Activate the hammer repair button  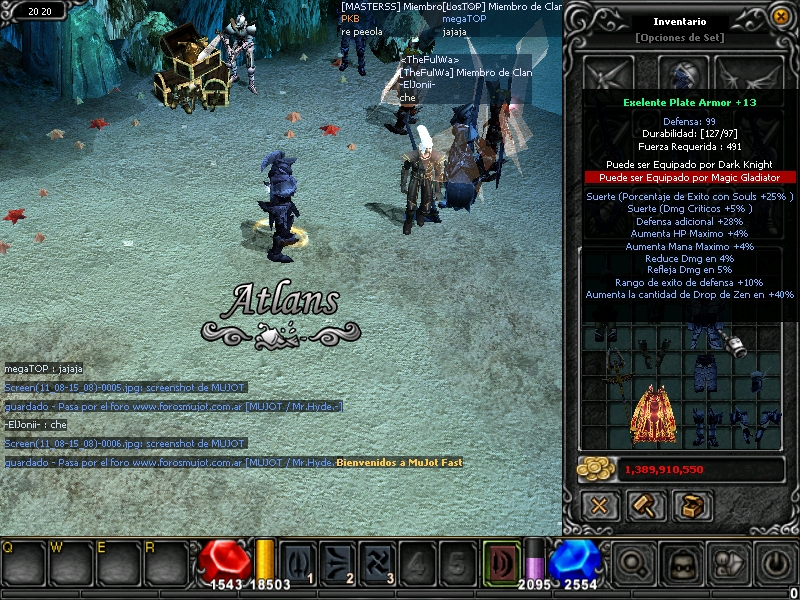point(646,505)
